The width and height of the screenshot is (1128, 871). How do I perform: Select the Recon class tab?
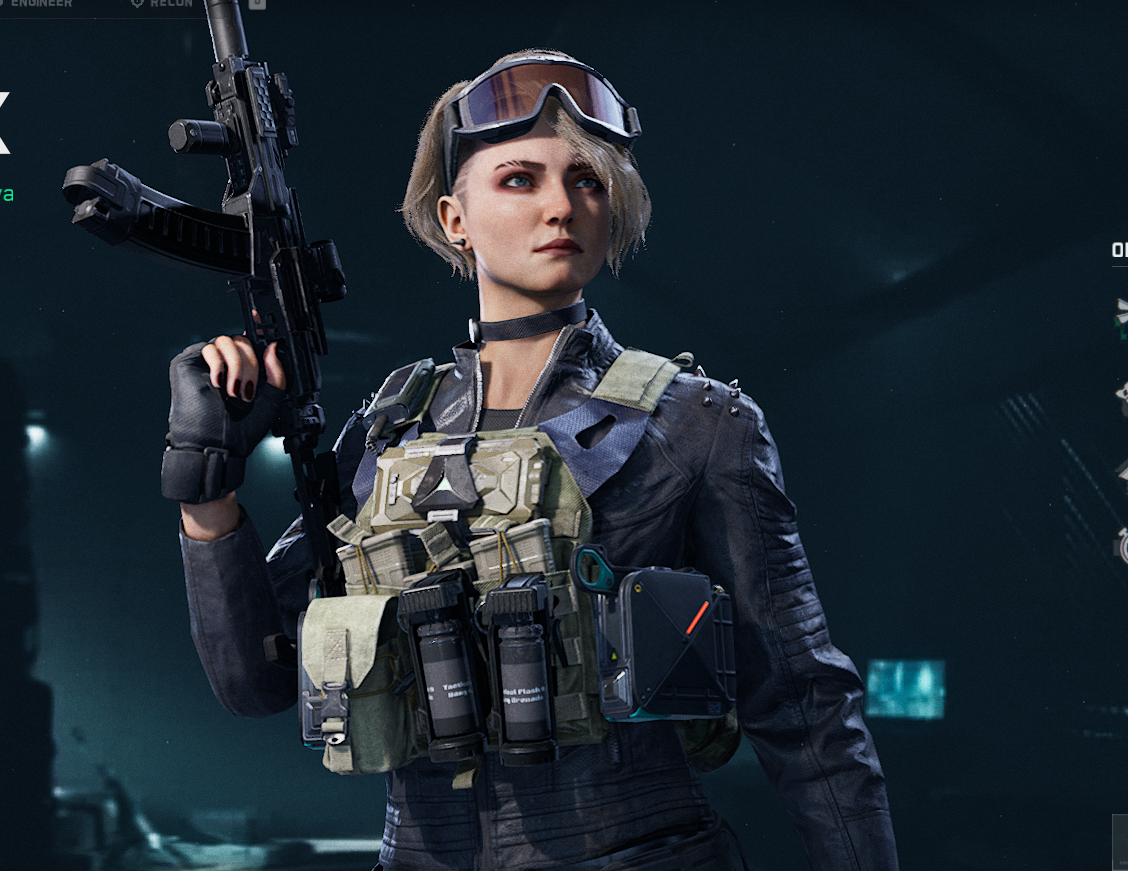tap(163, 4)
